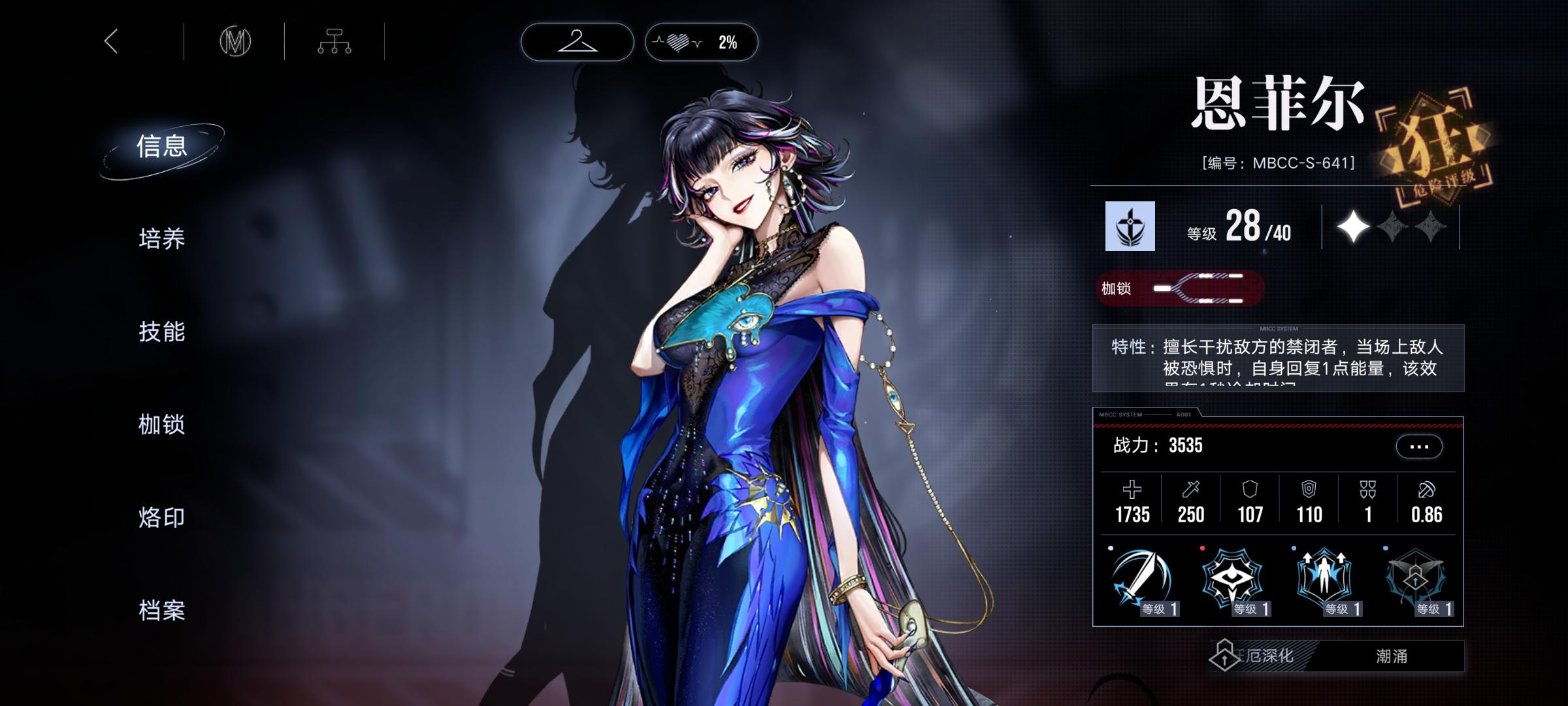
Task: View the 档案 tab
Action: click(x=162, y=611)
